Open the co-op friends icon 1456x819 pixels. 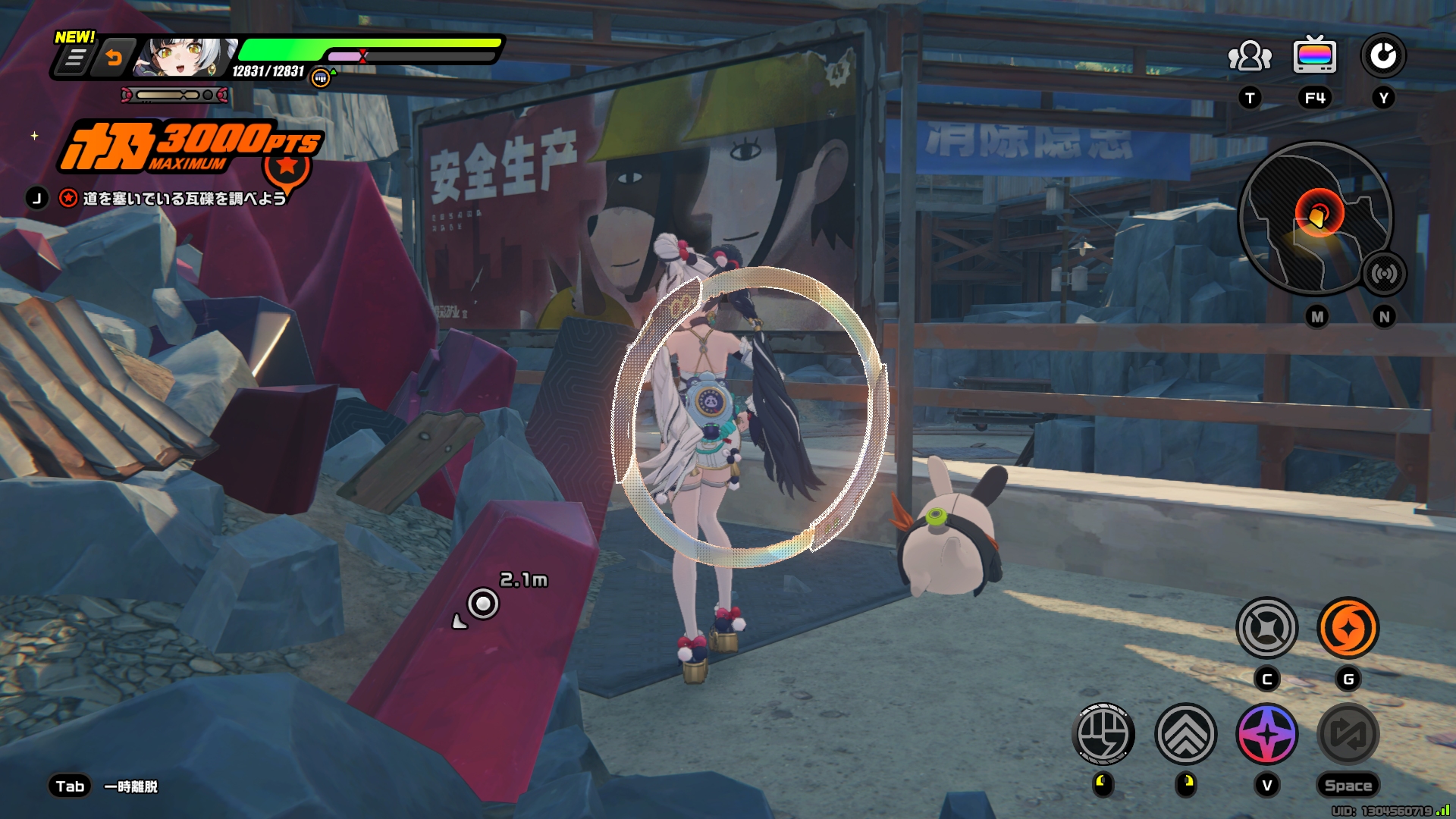point(1249,57)
